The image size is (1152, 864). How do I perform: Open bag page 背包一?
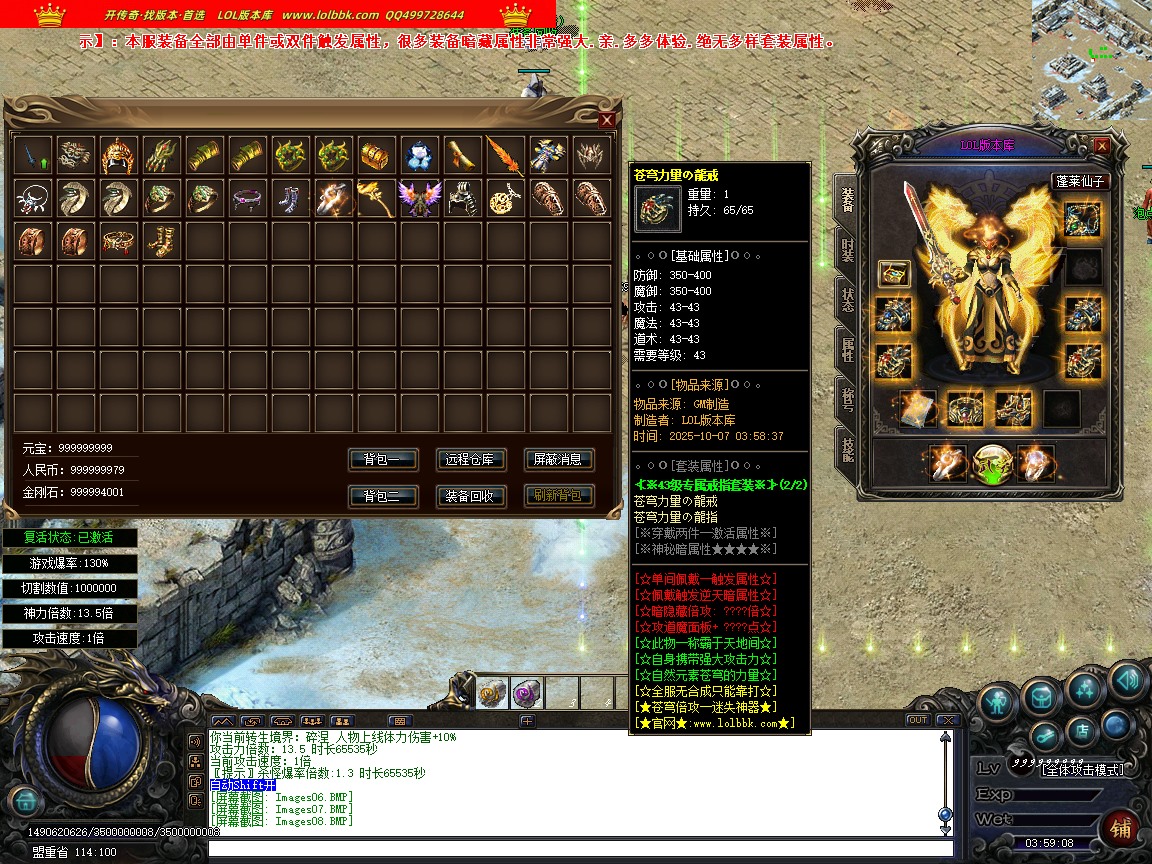pos(382,460)
